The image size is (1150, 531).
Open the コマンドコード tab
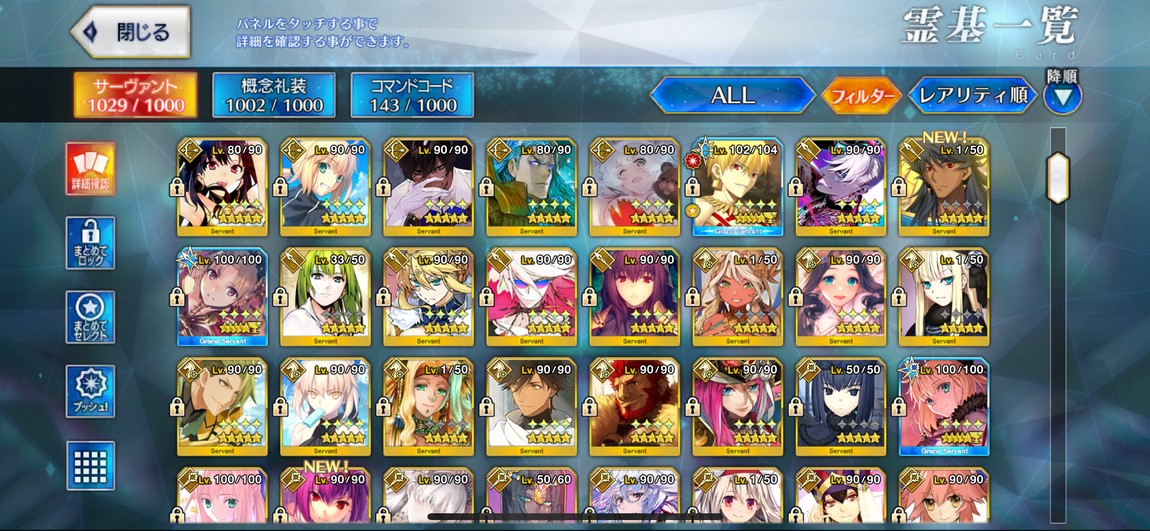pyautogui.click(x=412, y=95)
